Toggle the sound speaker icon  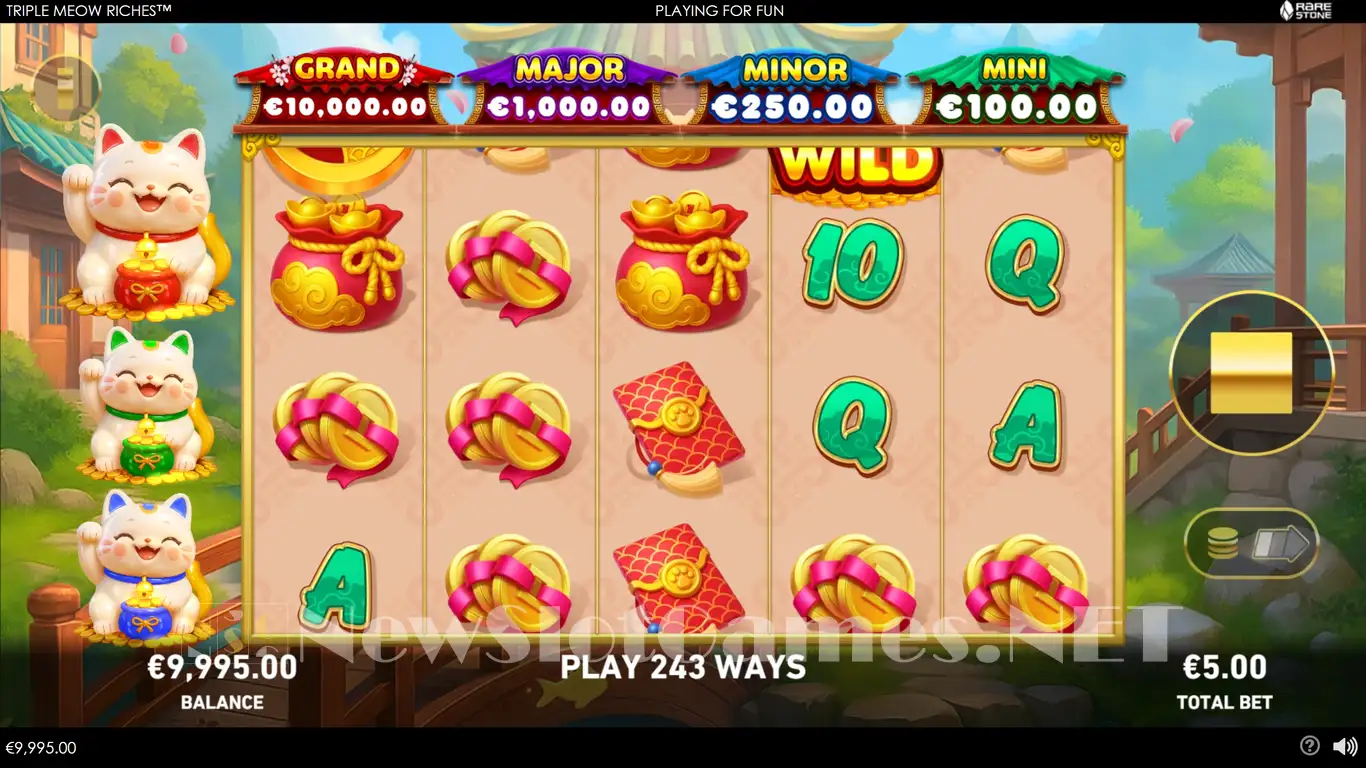pos(1344,746)
